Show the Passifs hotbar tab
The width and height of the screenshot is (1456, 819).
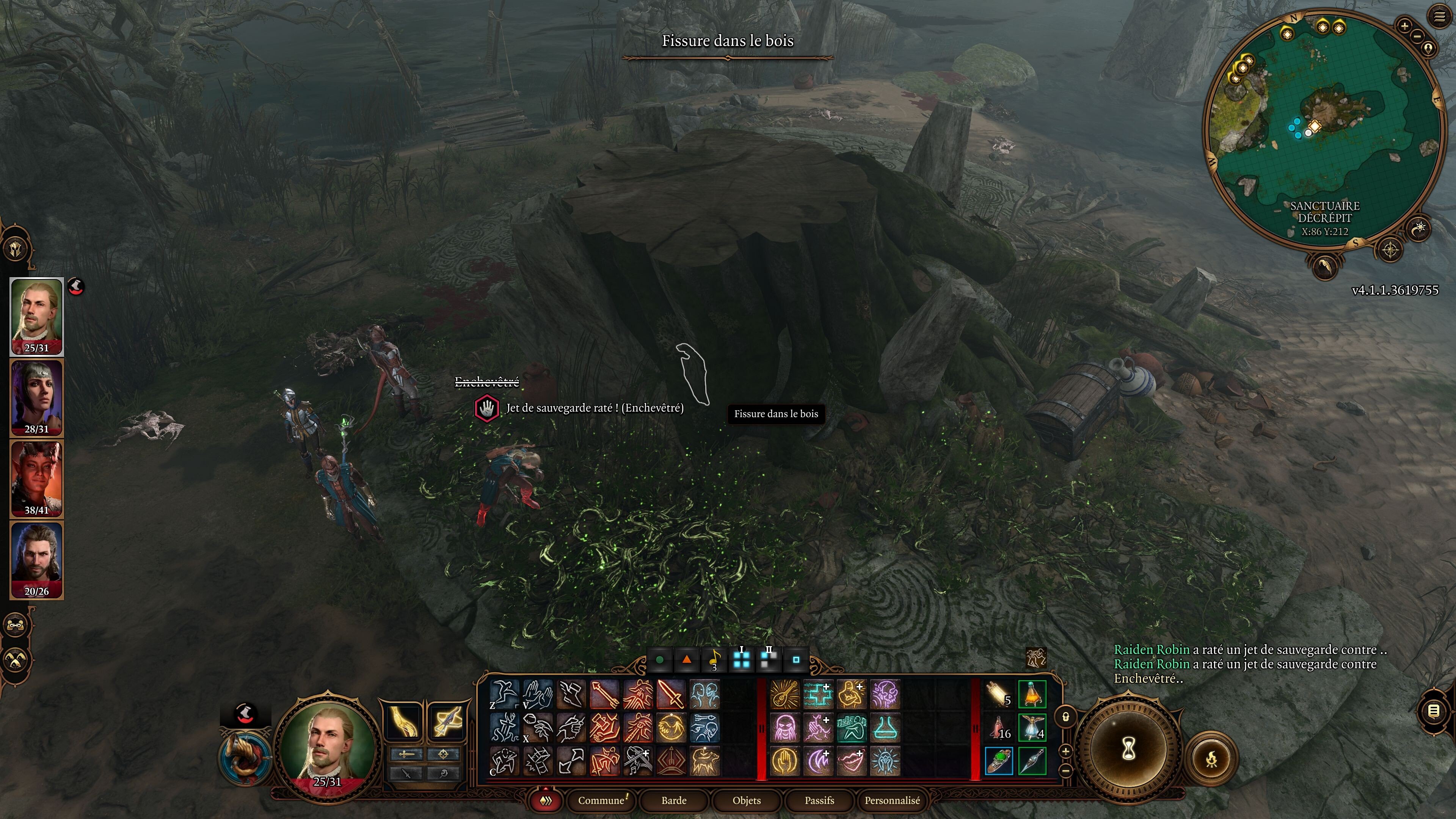click(819, 800)
